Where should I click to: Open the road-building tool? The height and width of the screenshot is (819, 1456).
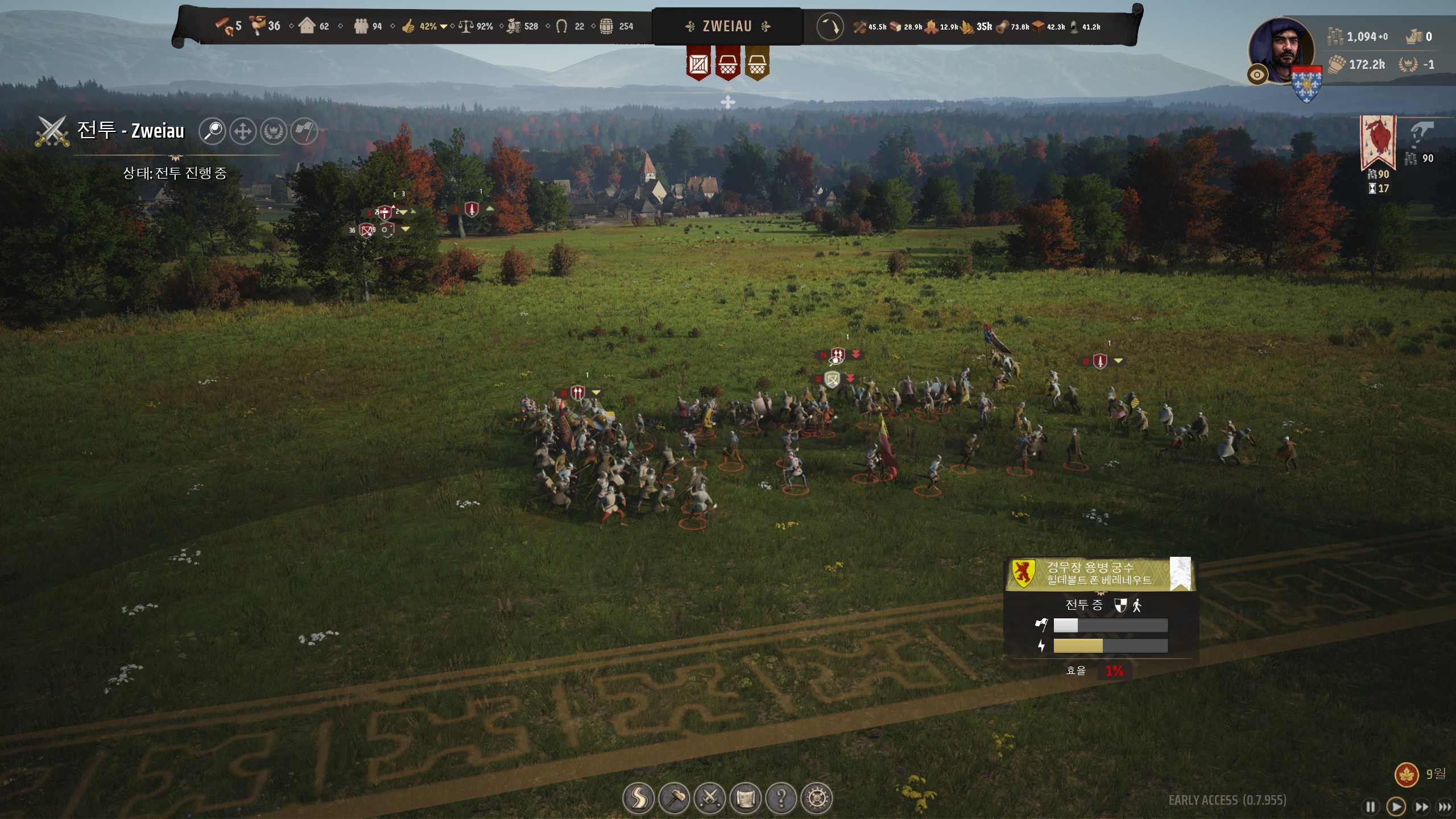(x=638, y=799)
